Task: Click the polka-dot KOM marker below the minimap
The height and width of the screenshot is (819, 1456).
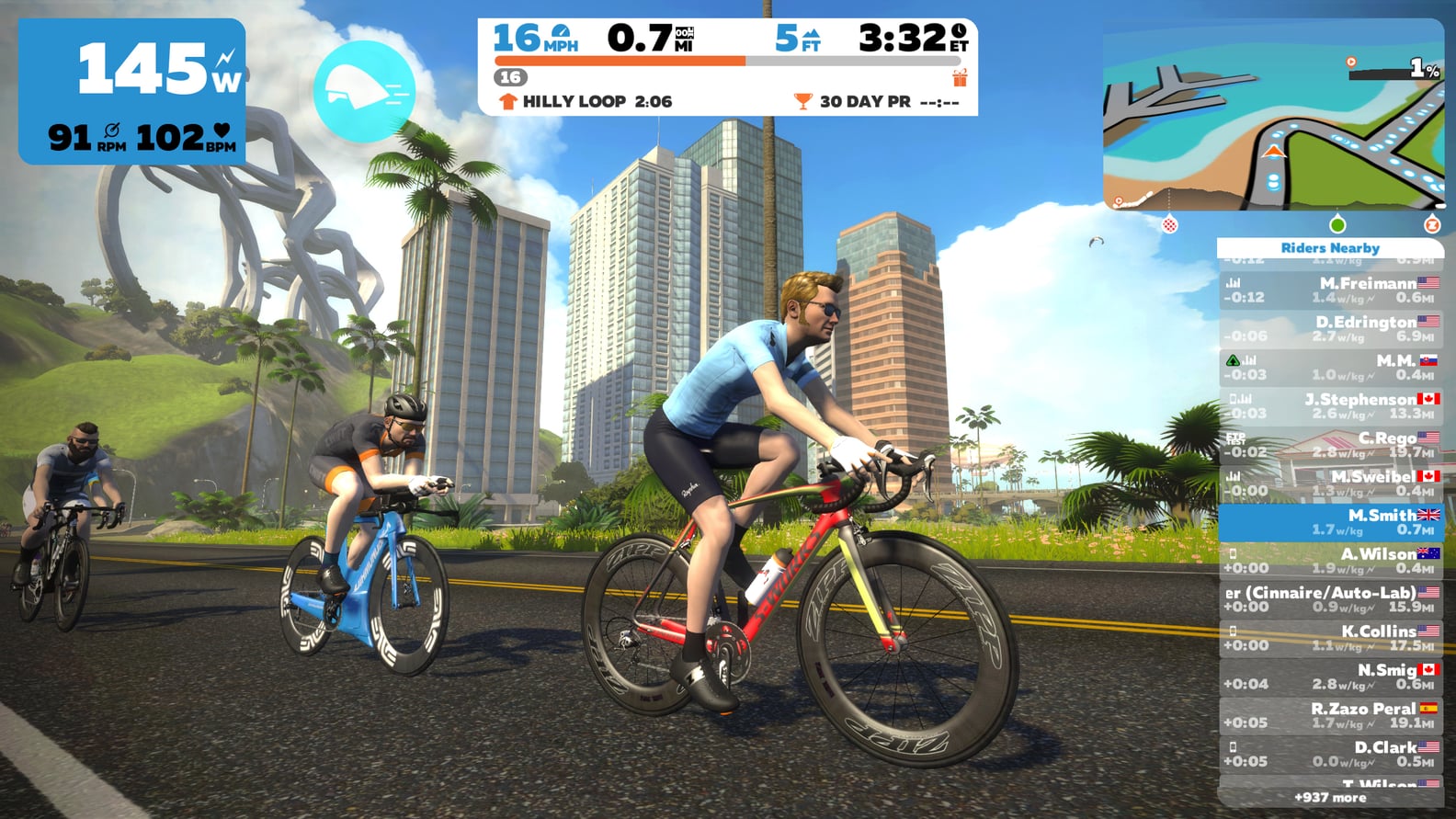Action: coord(1169,223)
